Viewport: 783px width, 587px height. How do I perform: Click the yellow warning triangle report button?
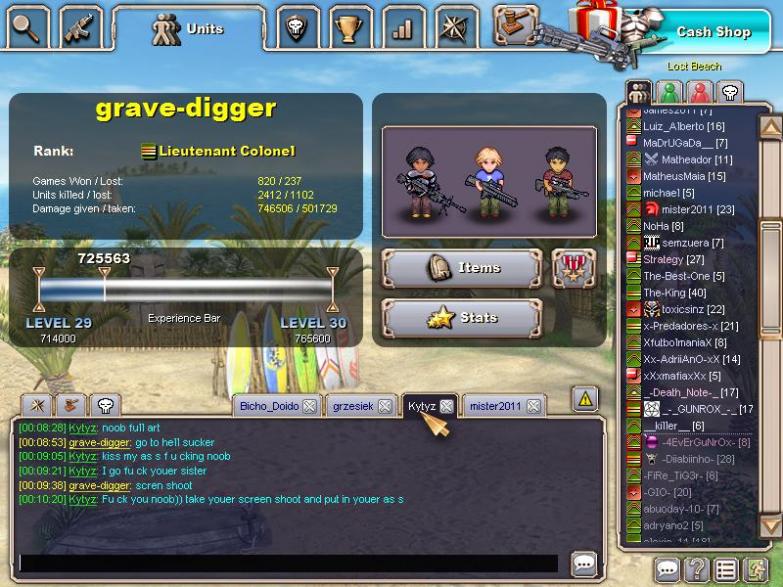[x=585, y=399]
